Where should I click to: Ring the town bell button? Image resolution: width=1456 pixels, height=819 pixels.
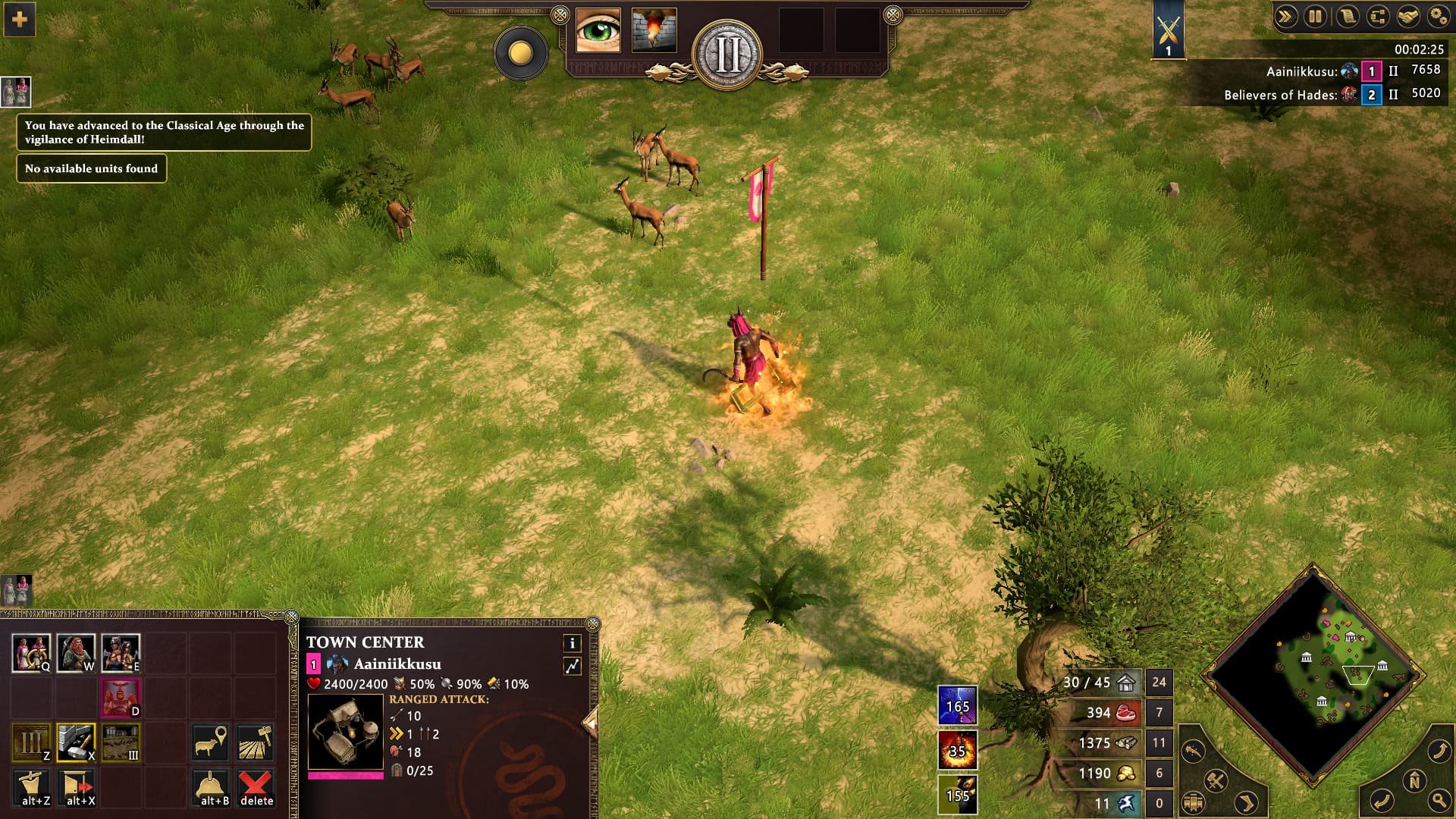pyautogui.click(x=211, y=788)
